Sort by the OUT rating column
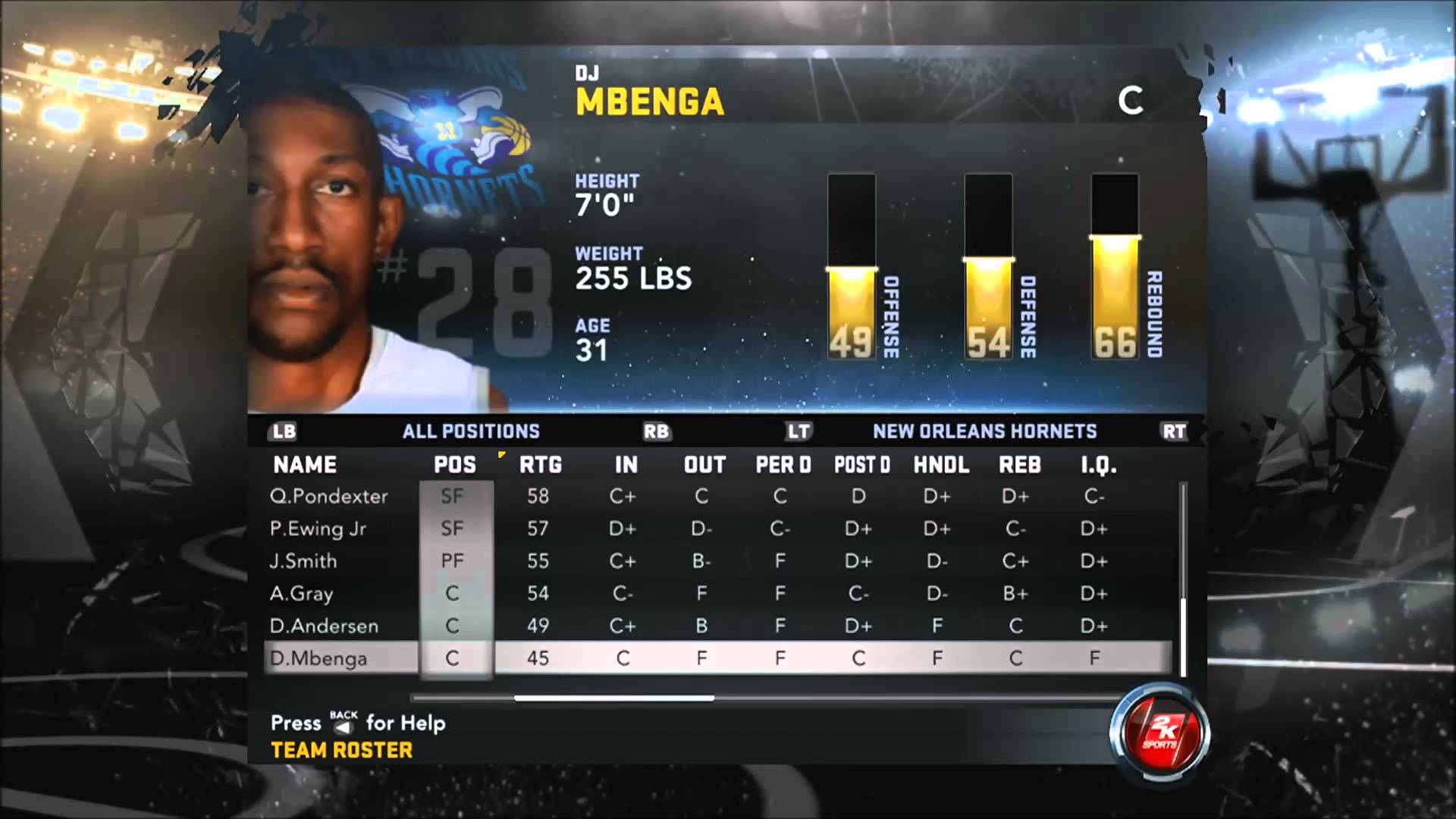The width and height of the screenshot is (1456, 819). click(x=704, y=465)
